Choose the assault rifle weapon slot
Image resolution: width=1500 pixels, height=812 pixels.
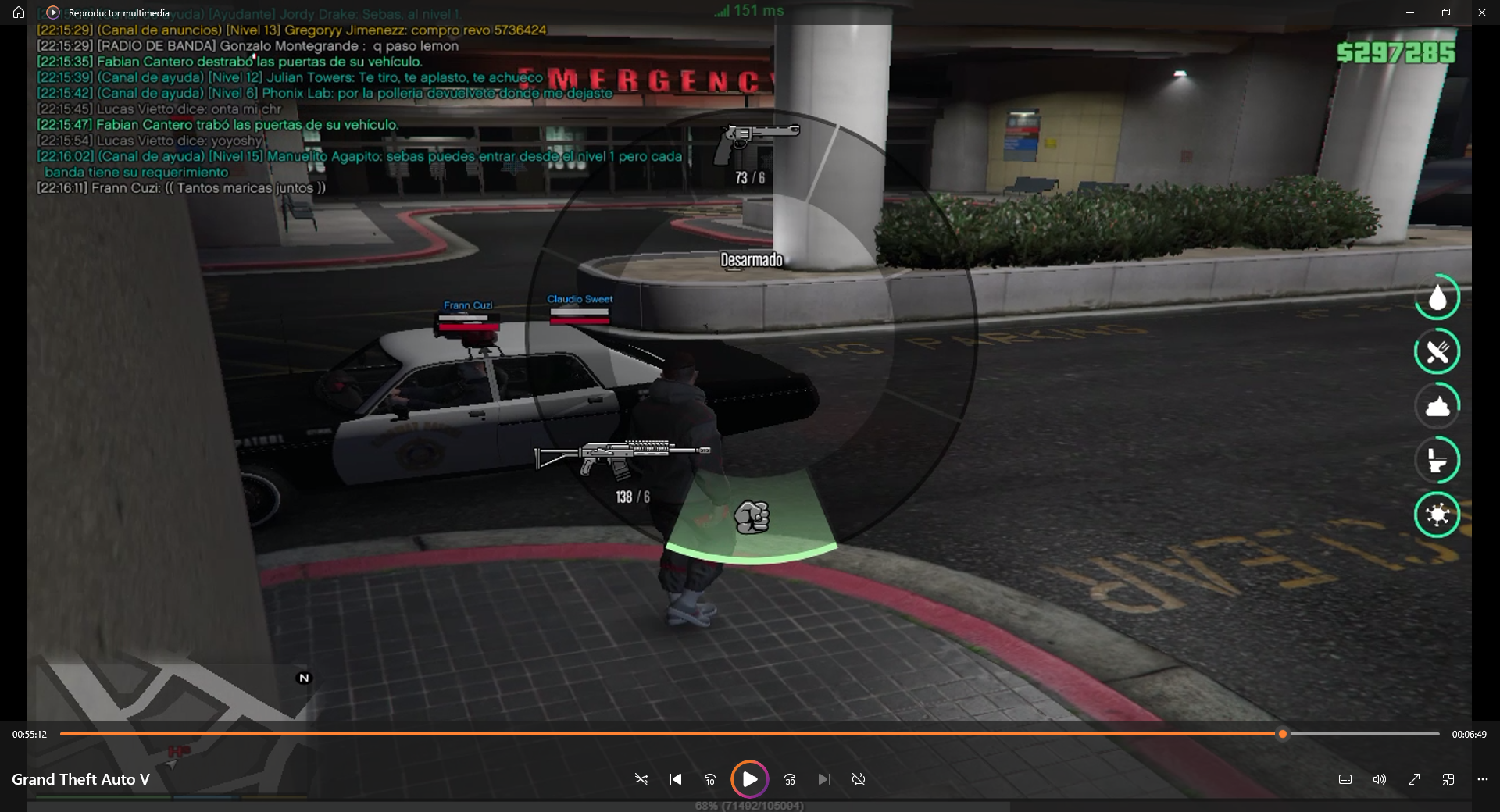622,458
